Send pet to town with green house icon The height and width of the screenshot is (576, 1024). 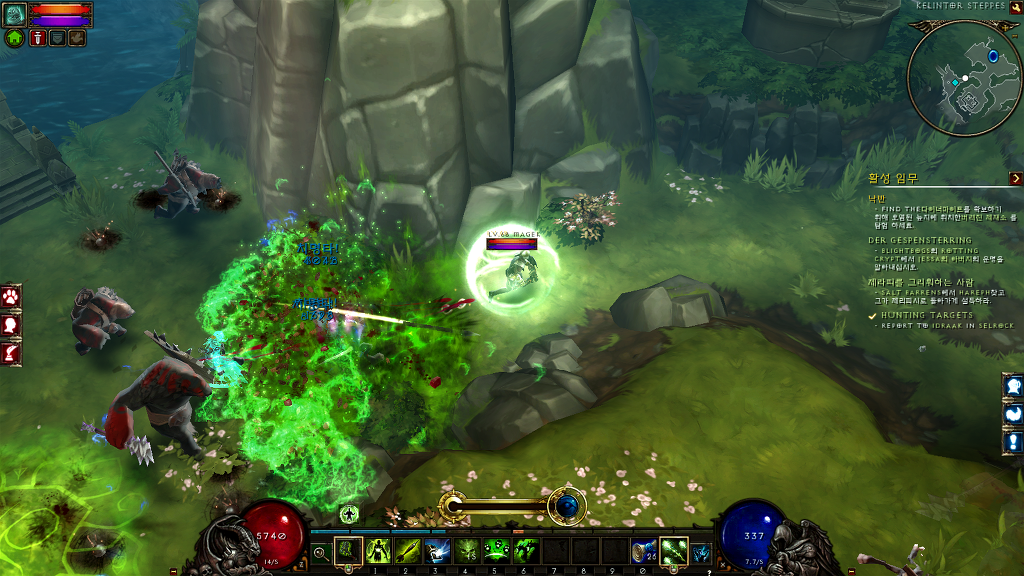tap(15, 38)
